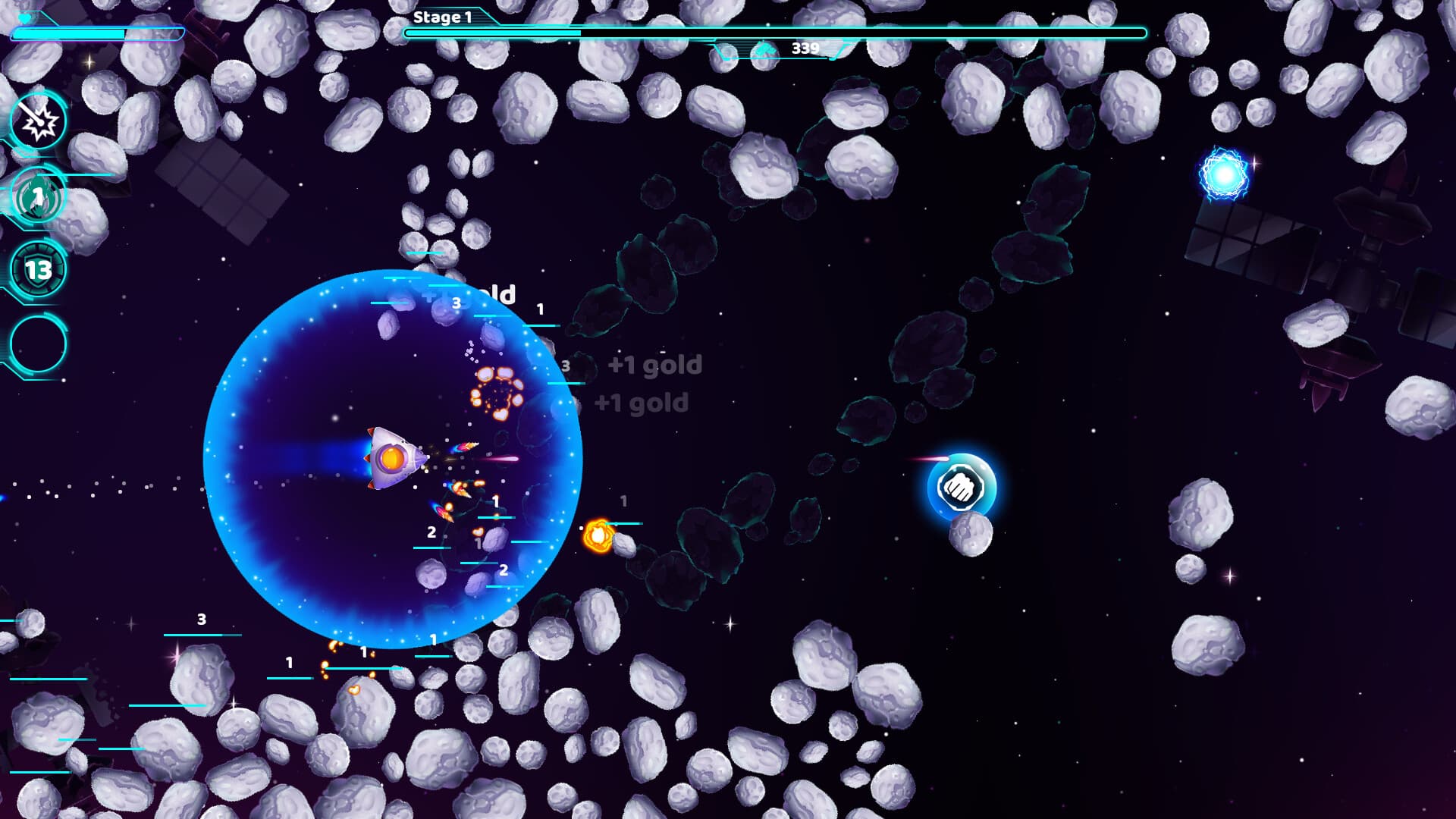Click the gold counter showing 339
The height and width of the screenshot is (819, 1456).
point(804,48)
